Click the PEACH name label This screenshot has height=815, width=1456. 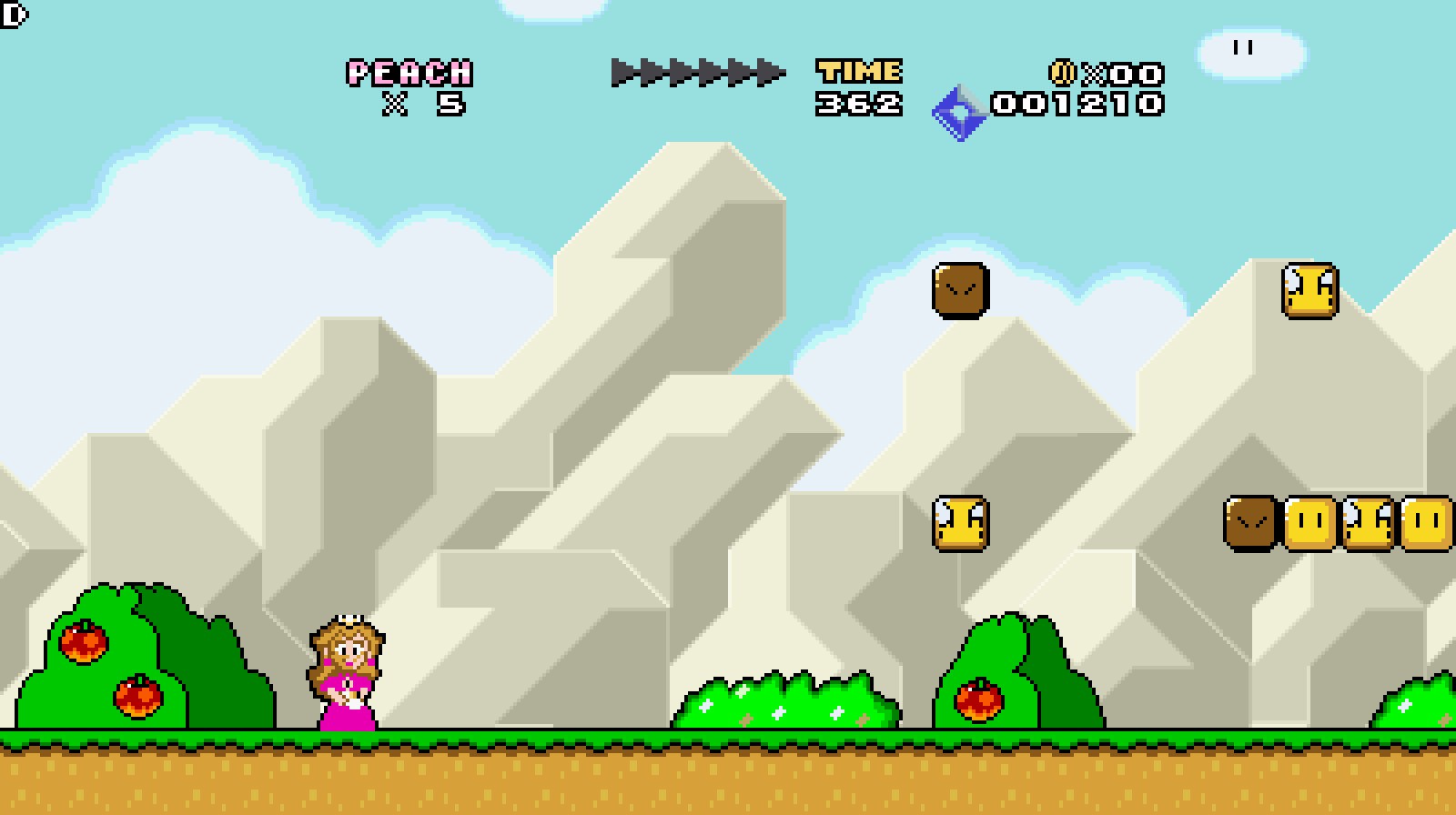(x=409, y=72)
